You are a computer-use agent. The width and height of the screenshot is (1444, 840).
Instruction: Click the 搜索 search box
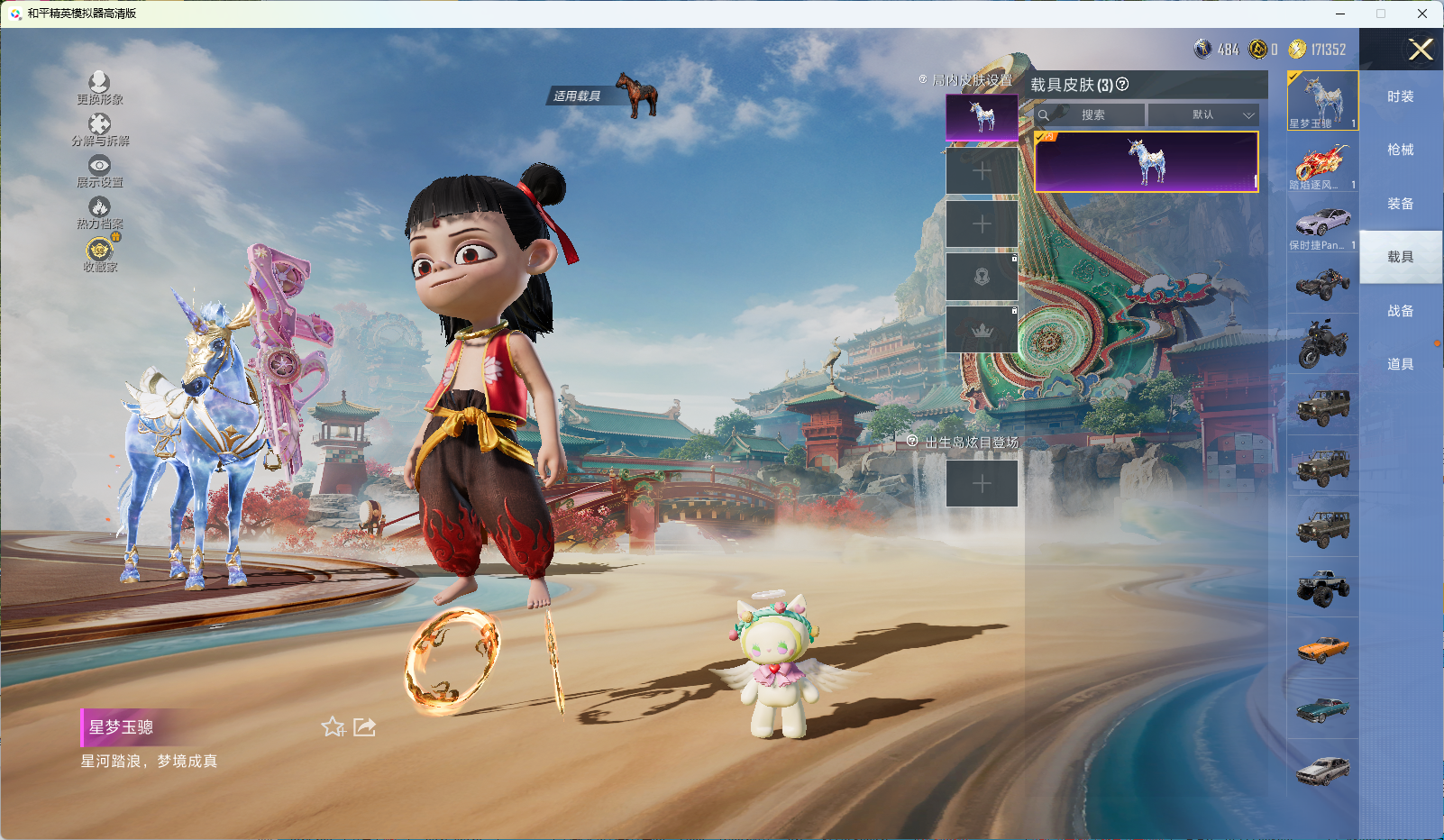tap(1092, 115)
